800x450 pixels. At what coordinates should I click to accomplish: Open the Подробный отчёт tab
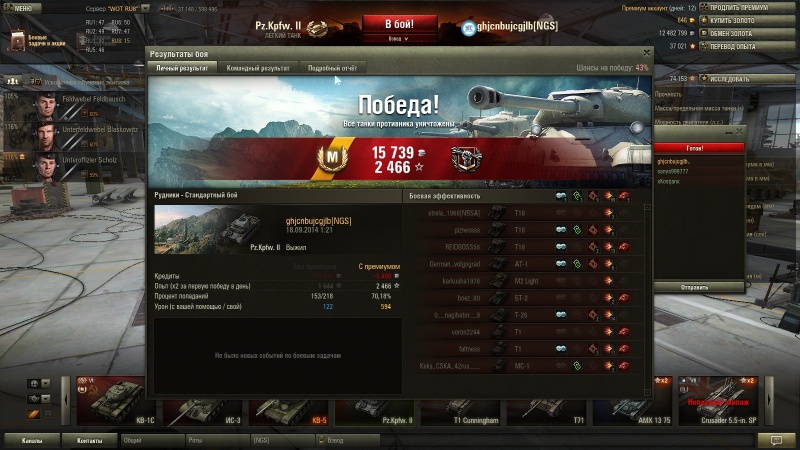pos(331,68)
